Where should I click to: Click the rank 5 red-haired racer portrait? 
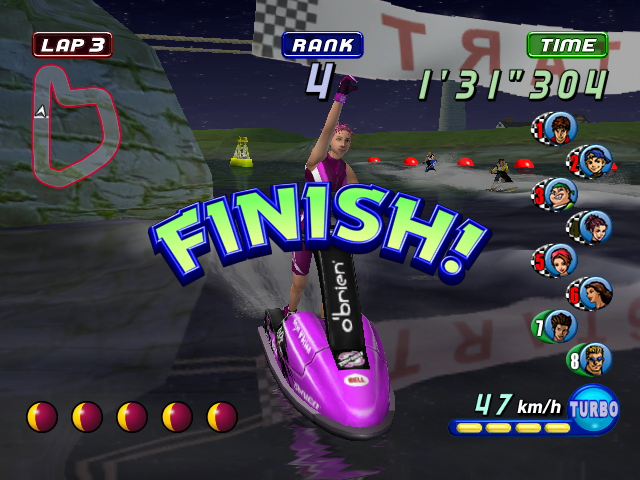(x=556, y=260)
